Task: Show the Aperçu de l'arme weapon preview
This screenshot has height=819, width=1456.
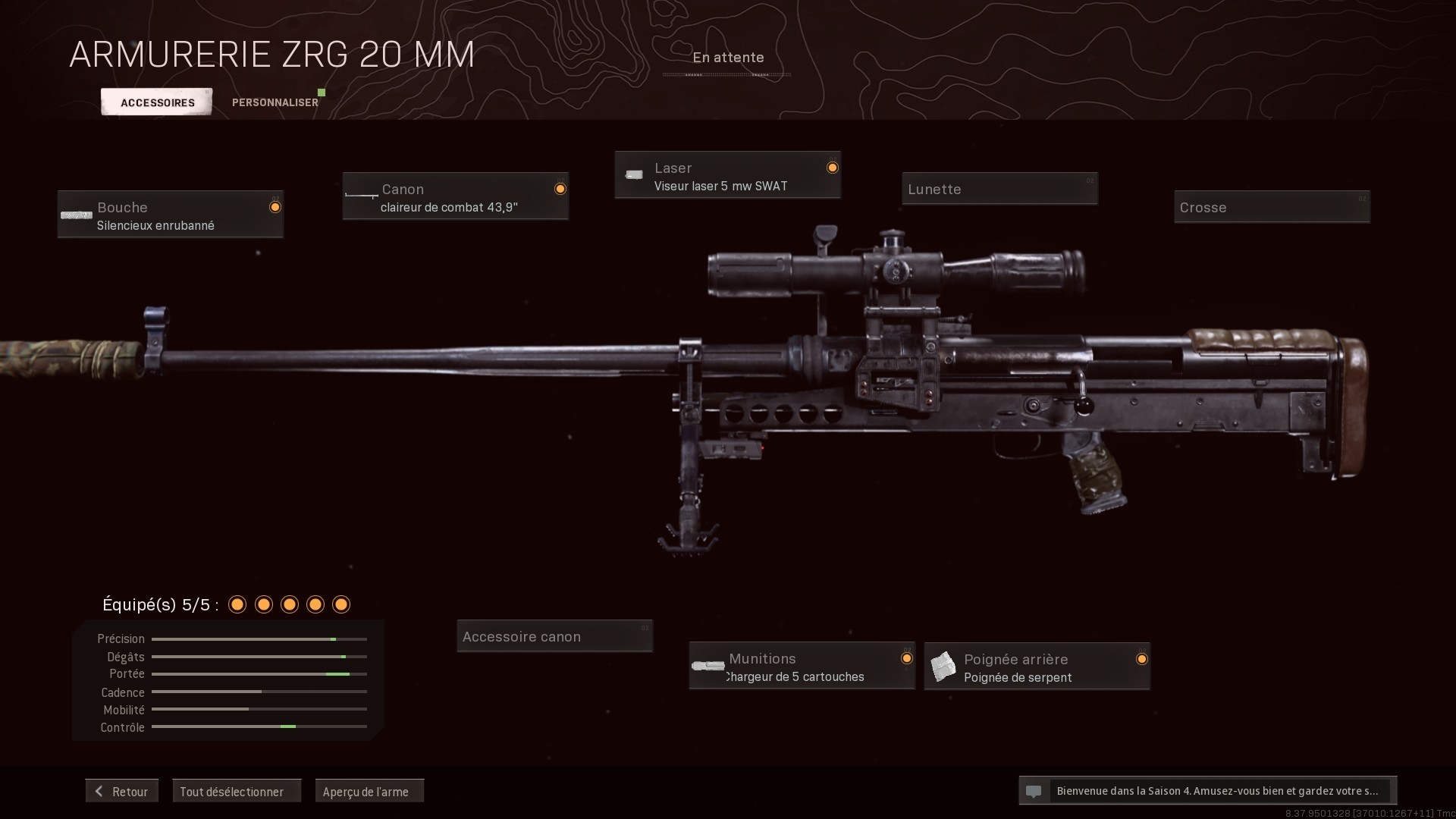Action: point(369,791)
